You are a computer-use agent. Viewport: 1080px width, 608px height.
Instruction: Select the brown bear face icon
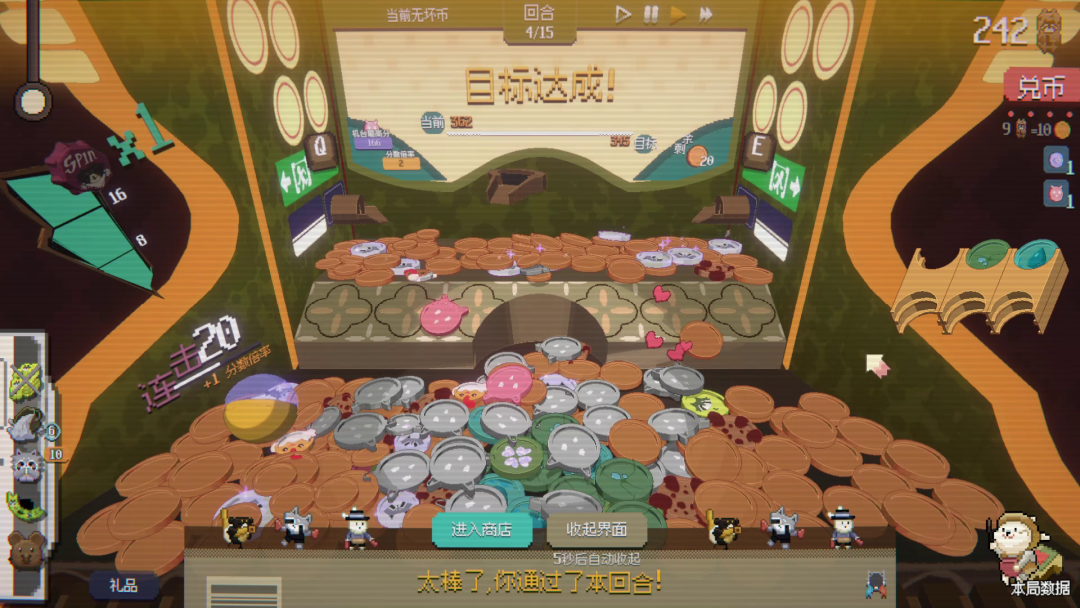point(25,548)
